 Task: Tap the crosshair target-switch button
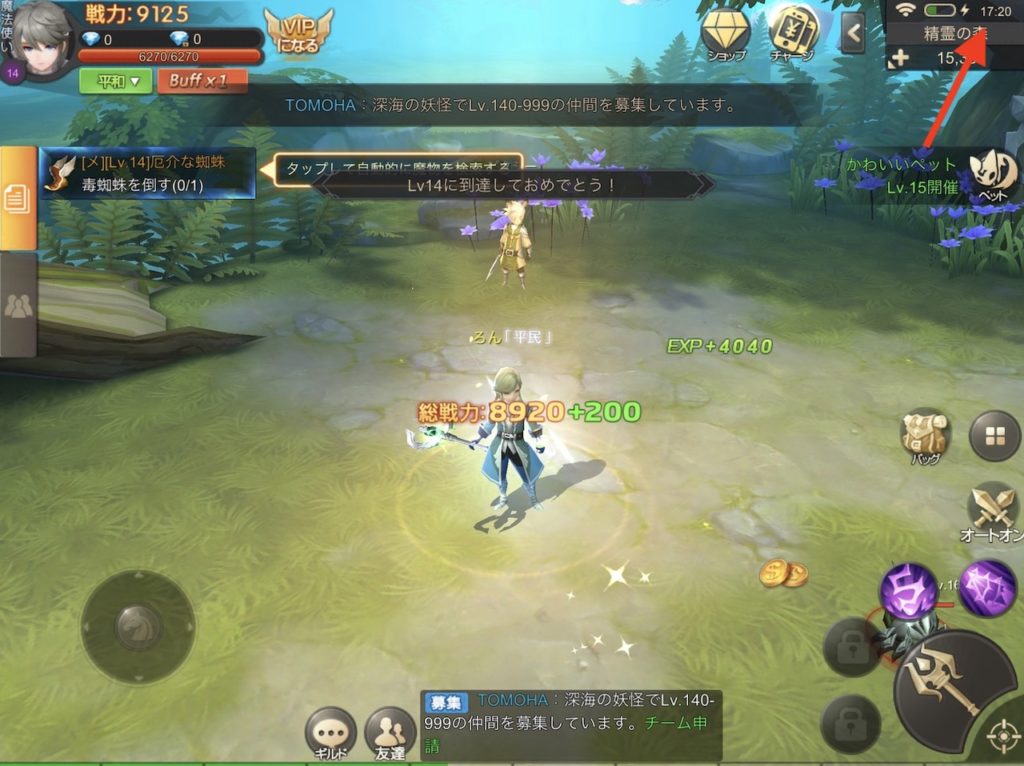coord(1002,738)
